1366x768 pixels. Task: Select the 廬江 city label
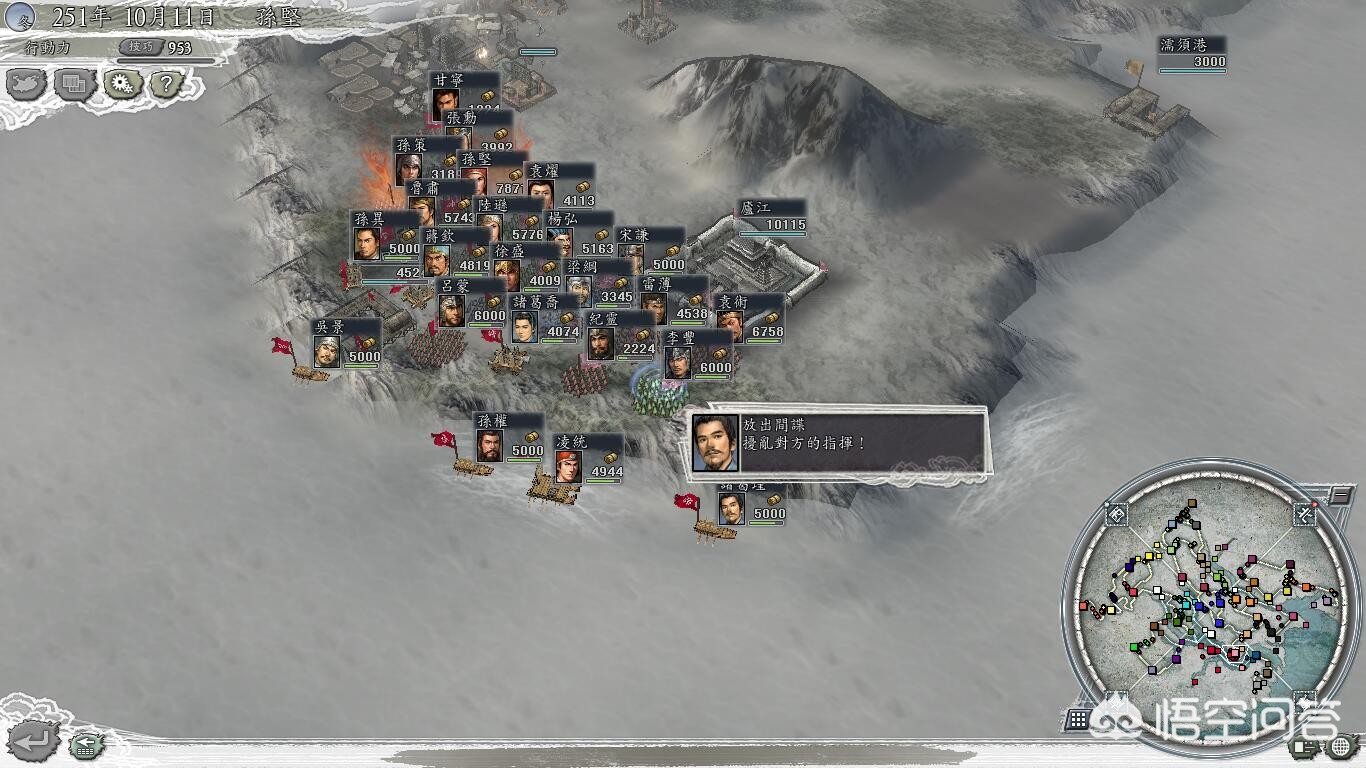coord(771,216)
